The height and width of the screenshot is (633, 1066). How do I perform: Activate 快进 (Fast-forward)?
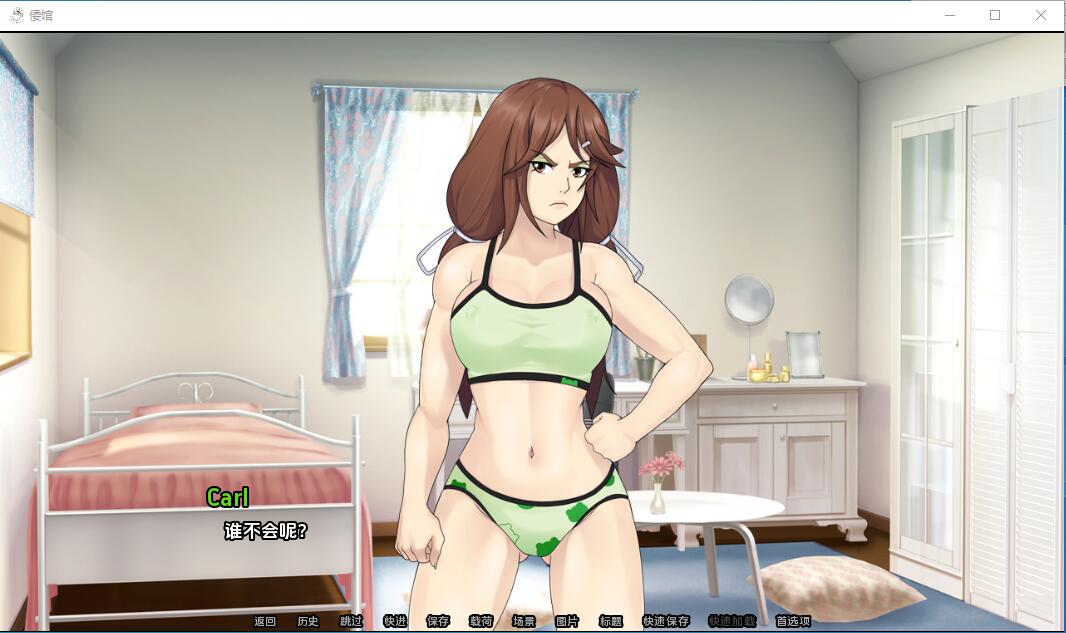click(395, 621)
